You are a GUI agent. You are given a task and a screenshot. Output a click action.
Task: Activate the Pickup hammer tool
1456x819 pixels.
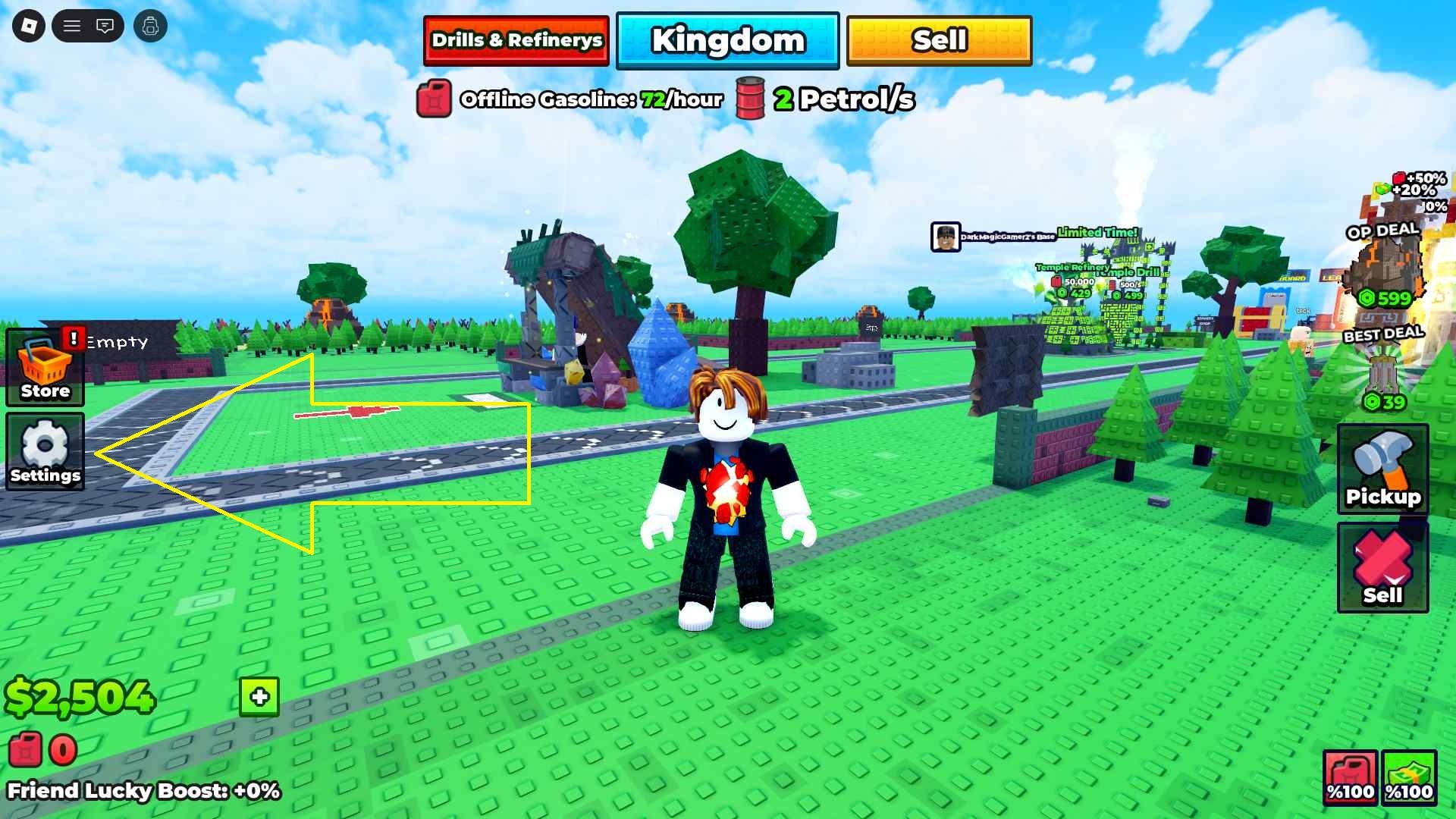pos(1382,468)
